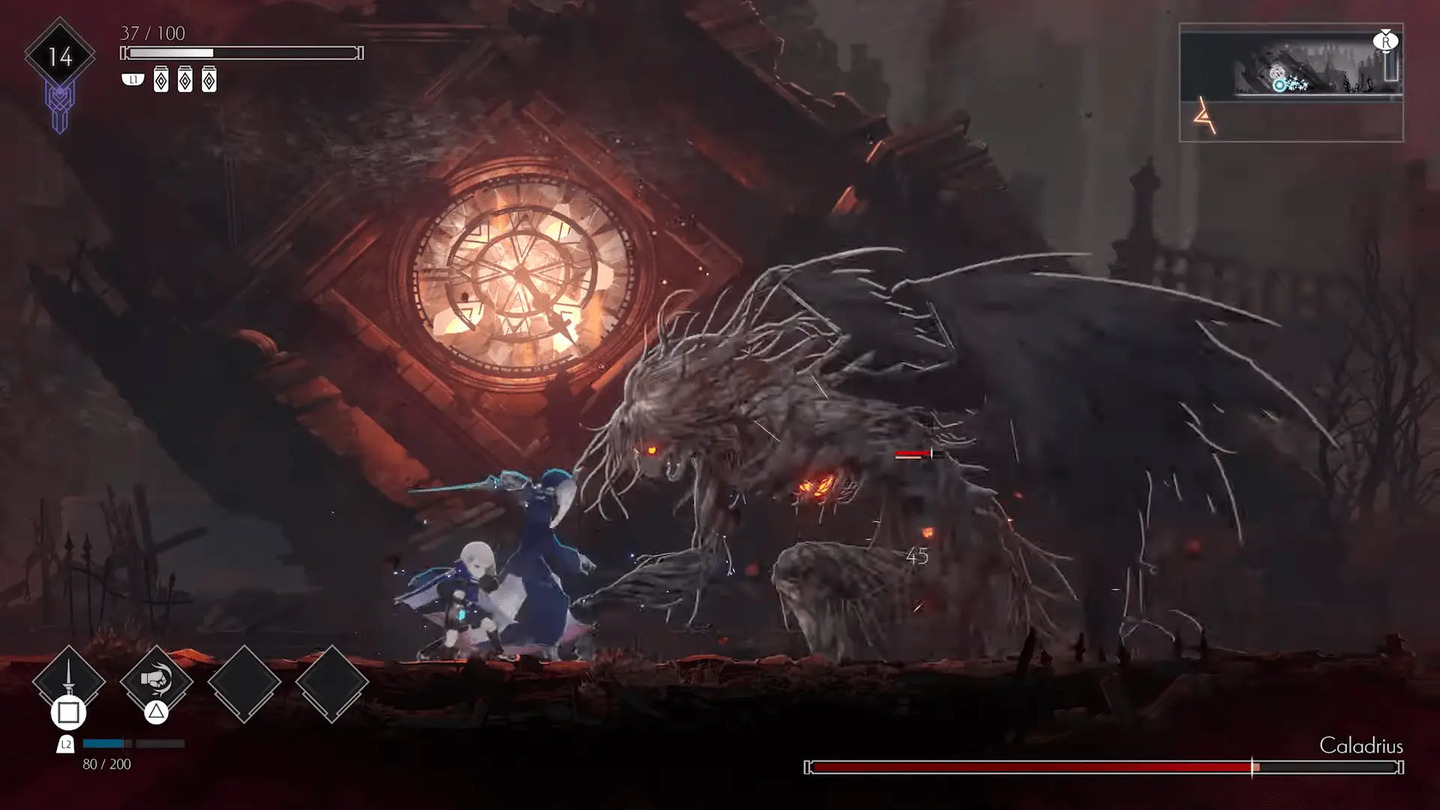This screenshot has height=810, width=1440.
Task: Activate the fist punch skill slot
Action: (x=156, y=680)
